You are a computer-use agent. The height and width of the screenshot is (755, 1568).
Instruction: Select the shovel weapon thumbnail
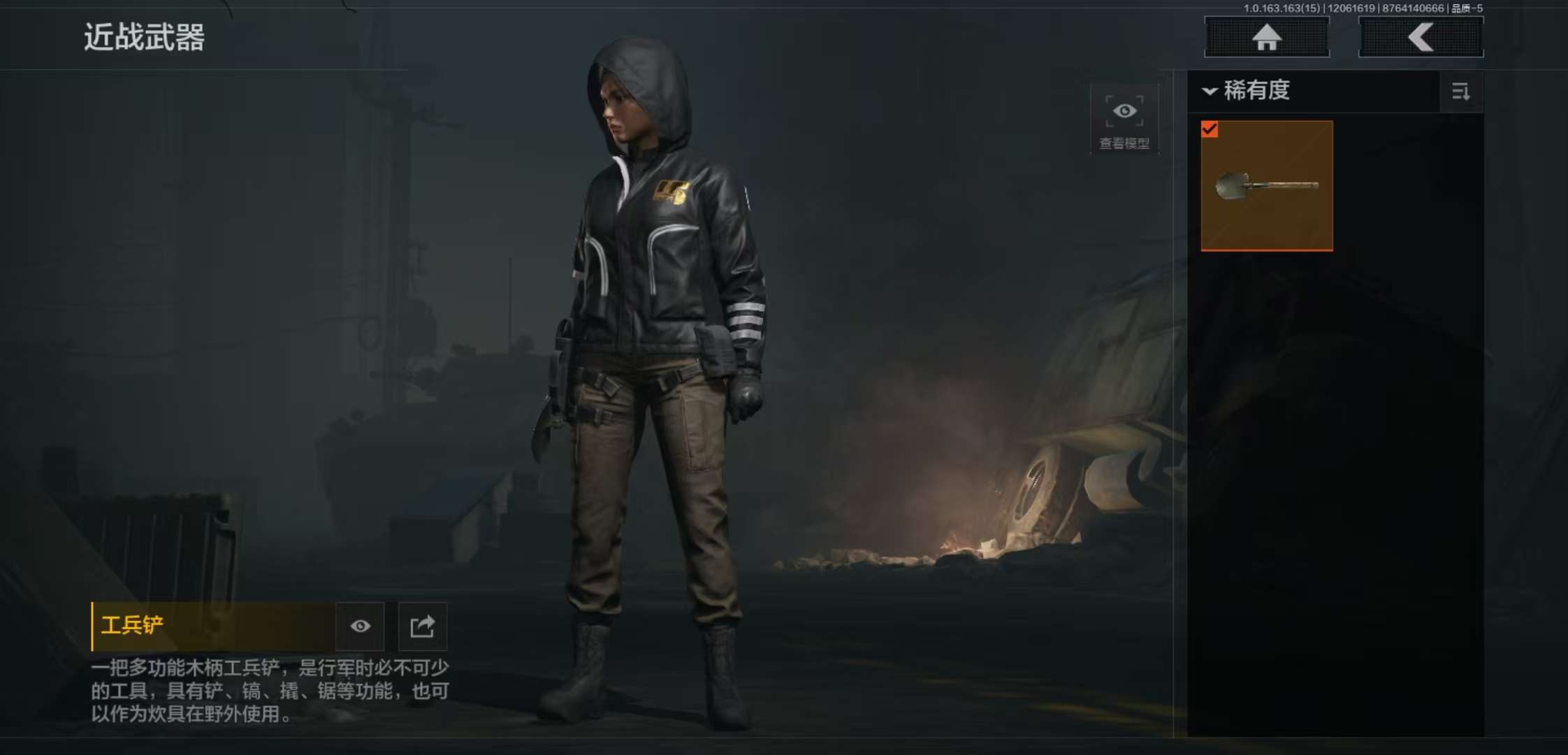(1267, 186)
